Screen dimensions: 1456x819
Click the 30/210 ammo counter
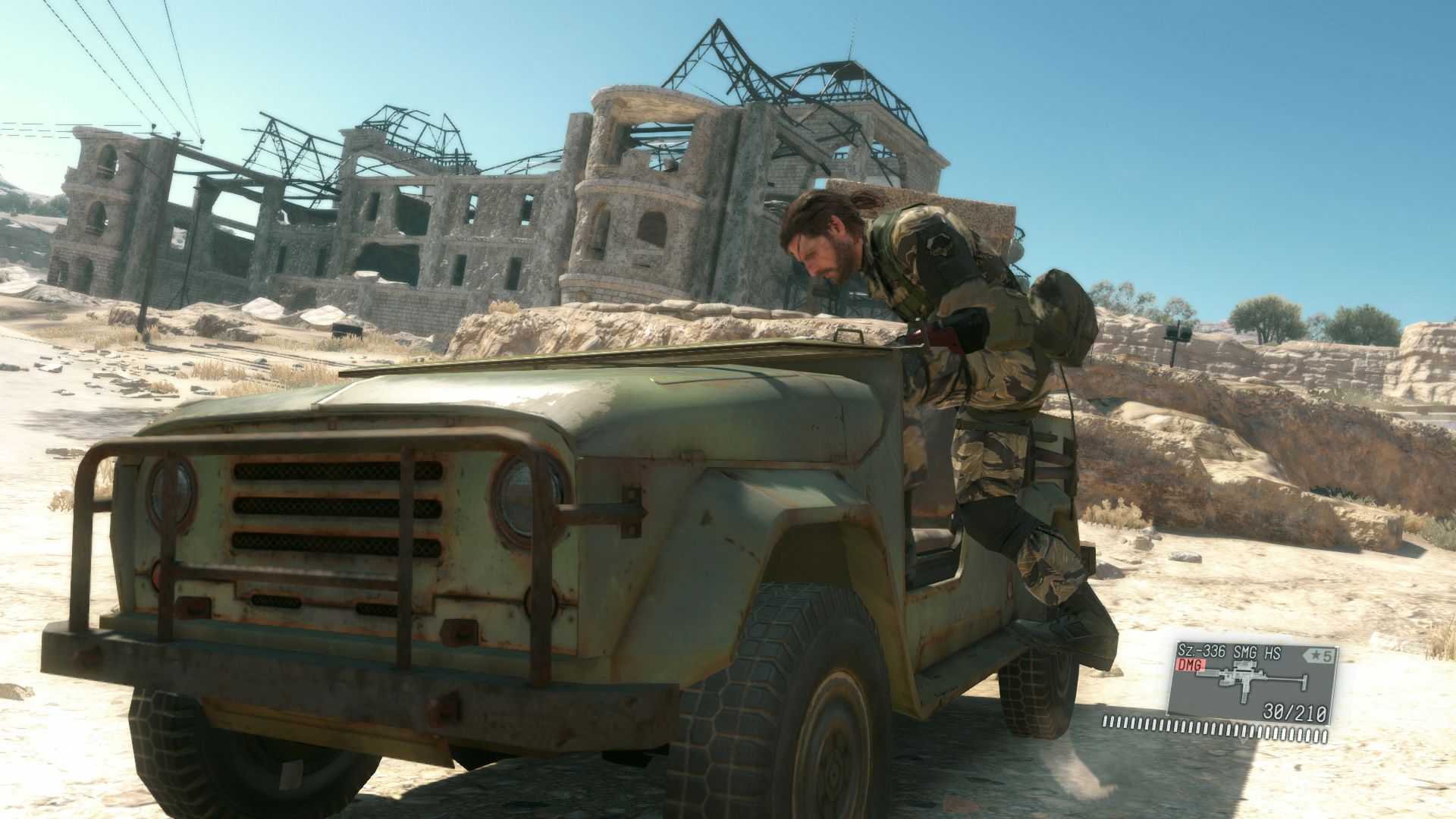click(1294, 713)
